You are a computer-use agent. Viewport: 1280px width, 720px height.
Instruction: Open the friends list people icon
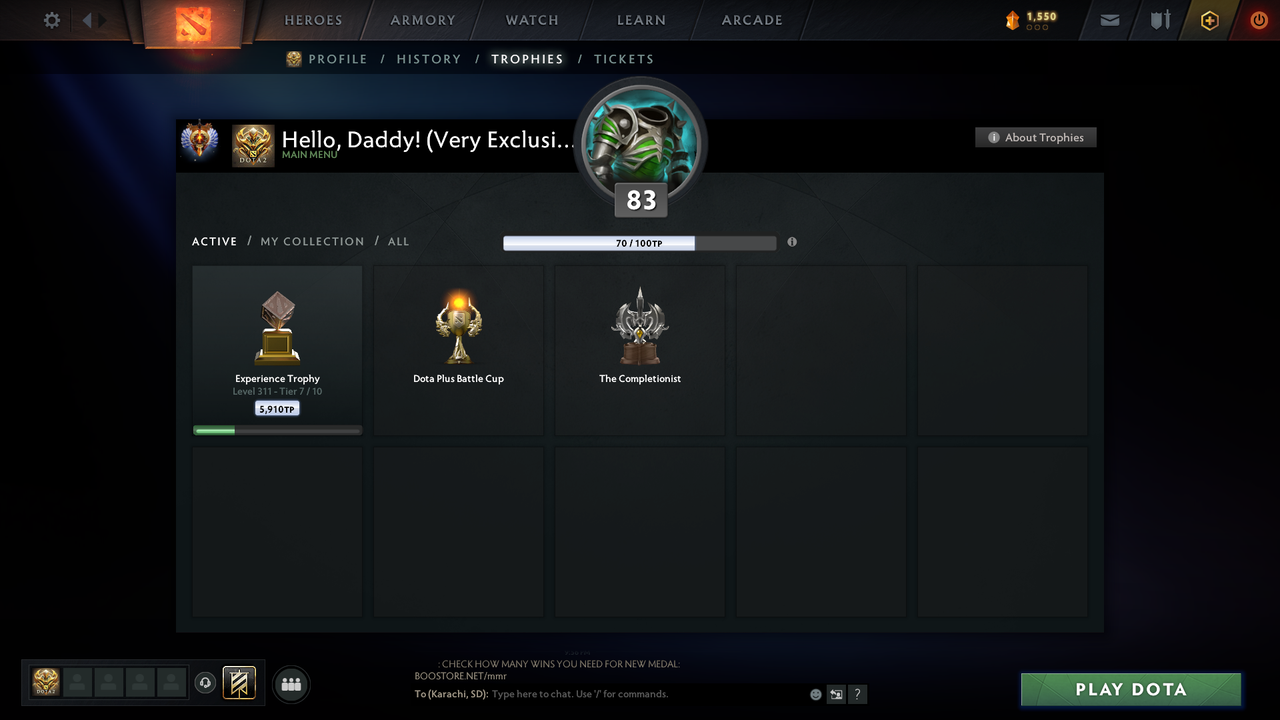point(291,684)
